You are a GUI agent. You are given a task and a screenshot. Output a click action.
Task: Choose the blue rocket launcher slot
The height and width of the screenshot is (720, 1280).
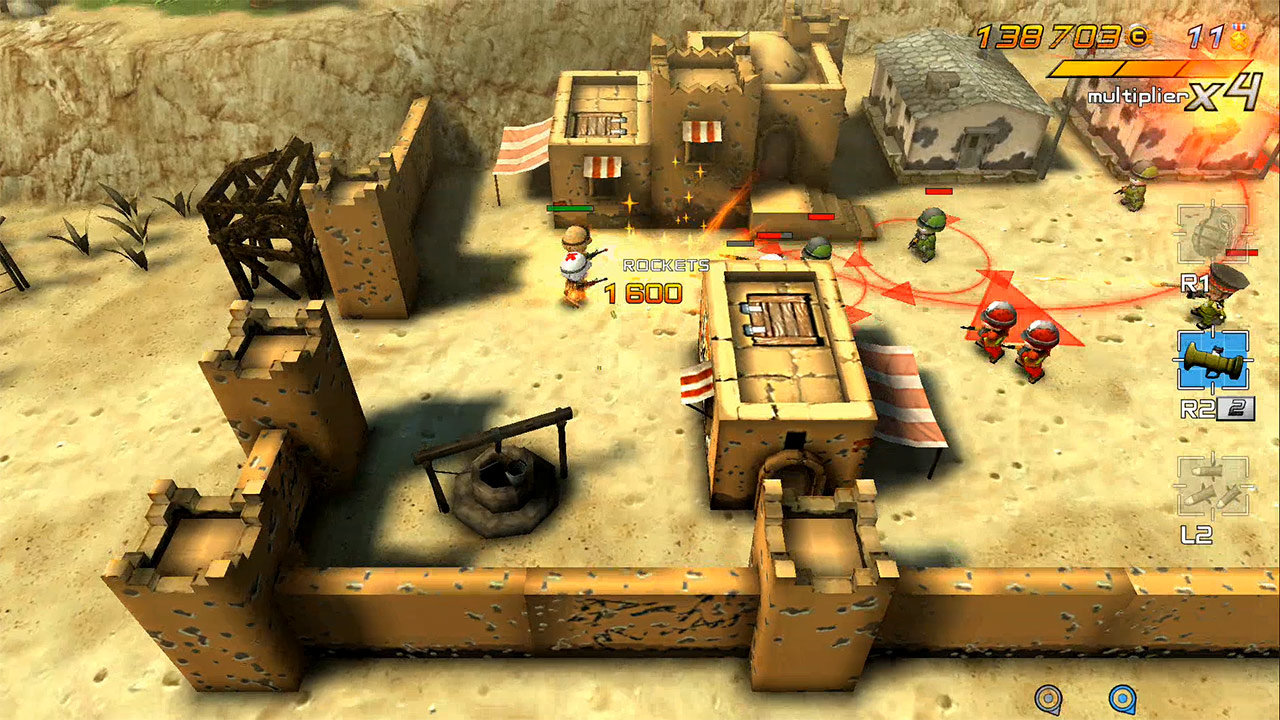pos(1212,361)
